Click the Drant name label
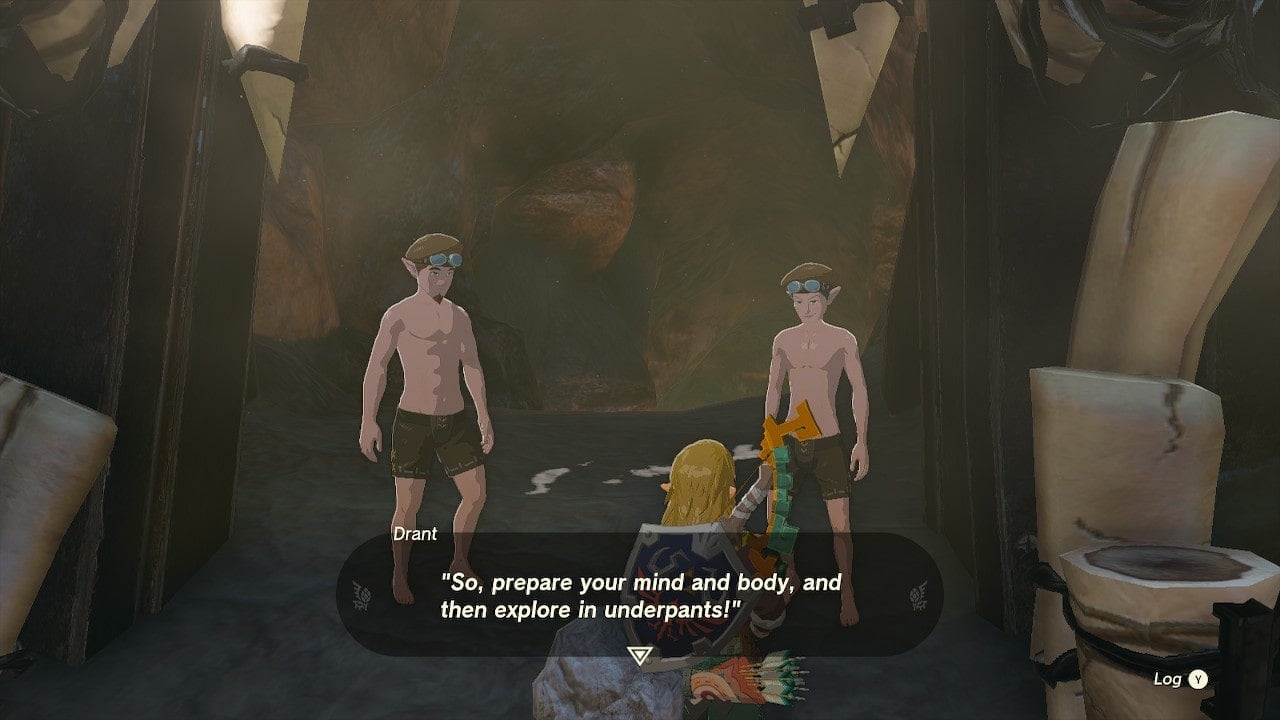The image size is (1280, 720). tap(416, 534)
